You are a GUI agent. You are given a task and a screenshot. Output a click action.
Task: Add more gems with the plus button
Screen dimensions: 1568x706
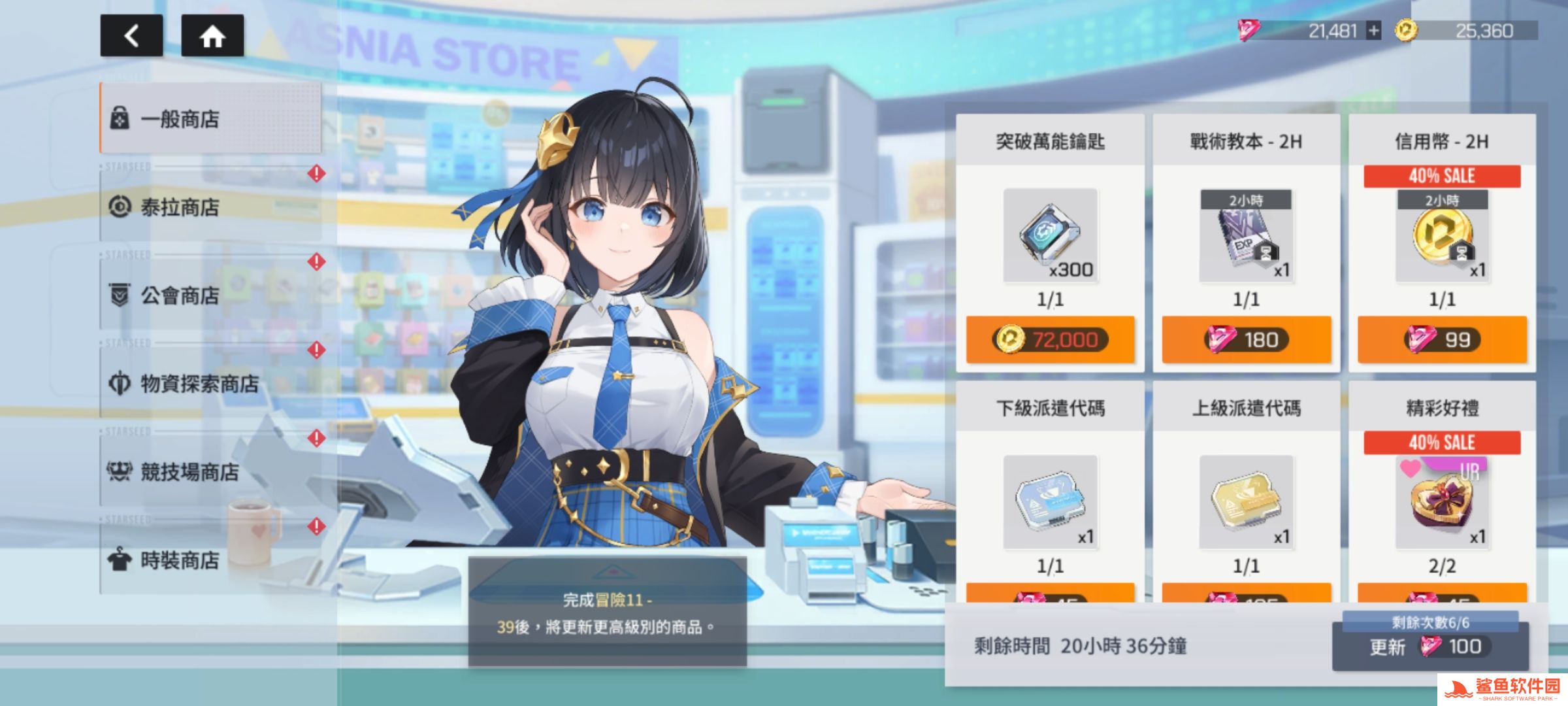point(1374,31)
